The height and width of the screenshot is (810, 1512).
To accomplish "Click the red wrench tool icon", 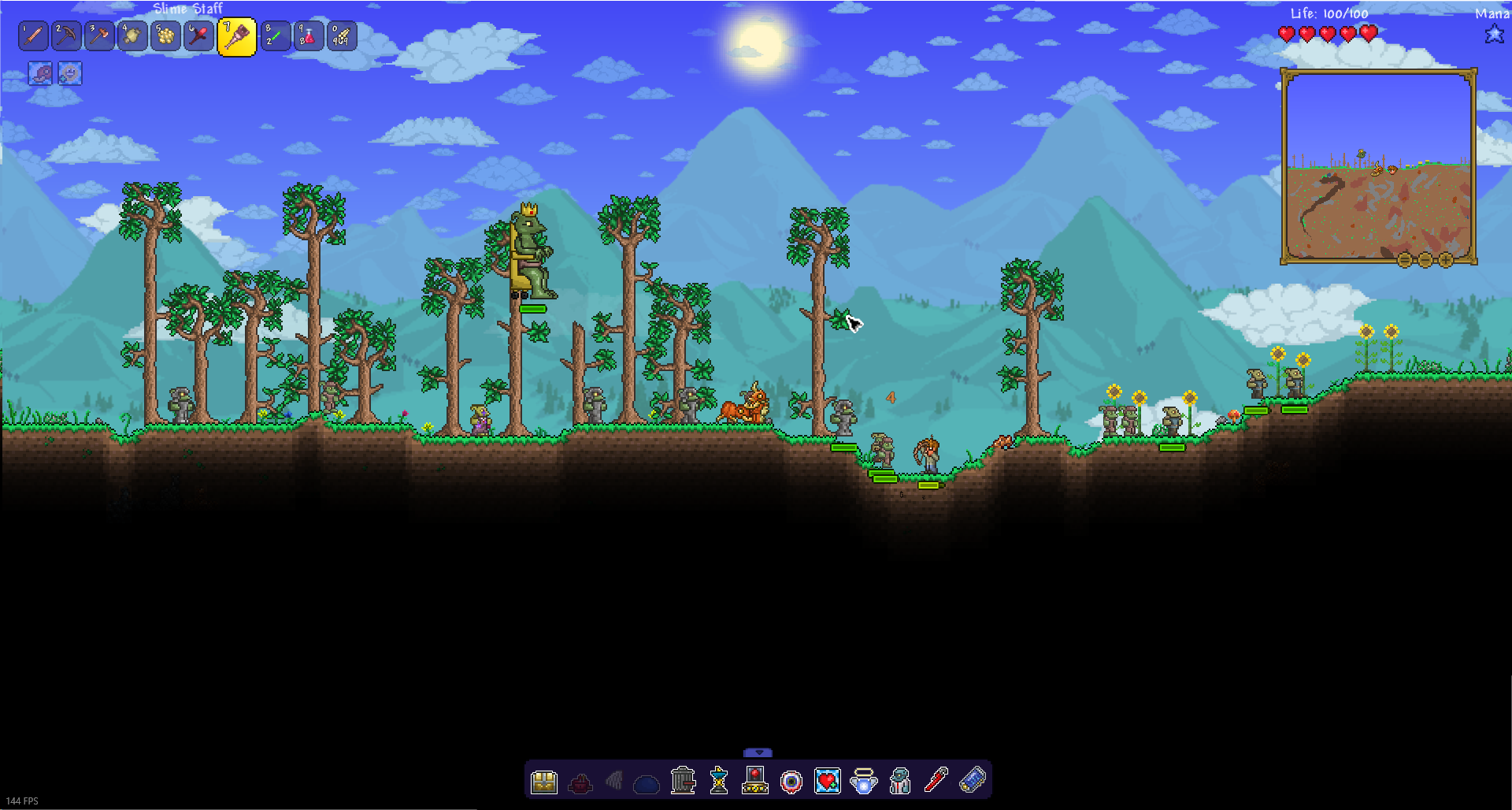I will click(x=936, y=781).
